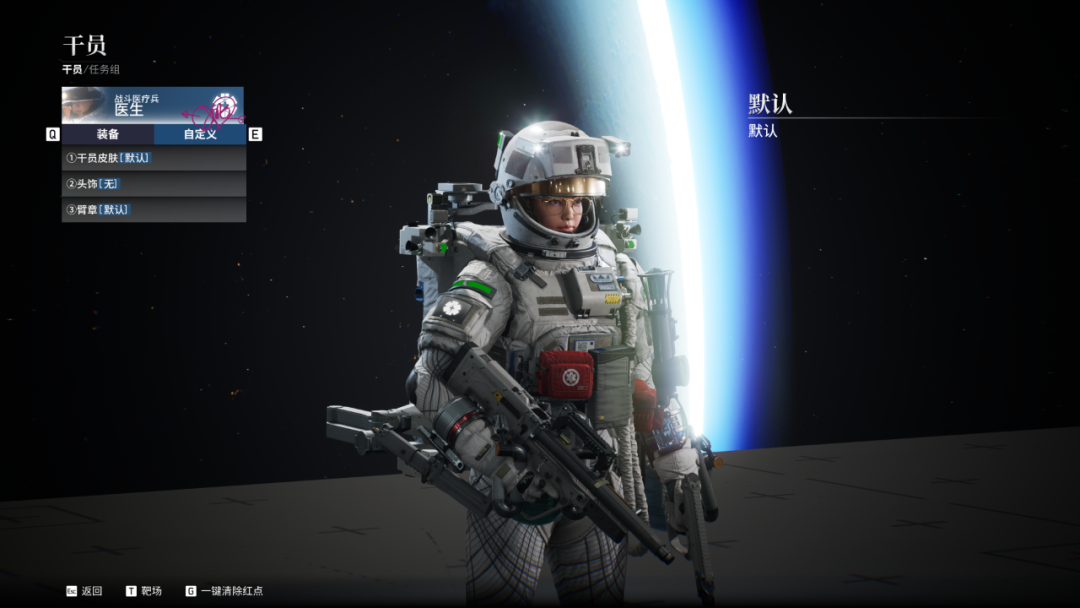The width and height of the screenshot is (1080, 608).
Task: Switch to the 自定义 tab
Action: (199, 134)
